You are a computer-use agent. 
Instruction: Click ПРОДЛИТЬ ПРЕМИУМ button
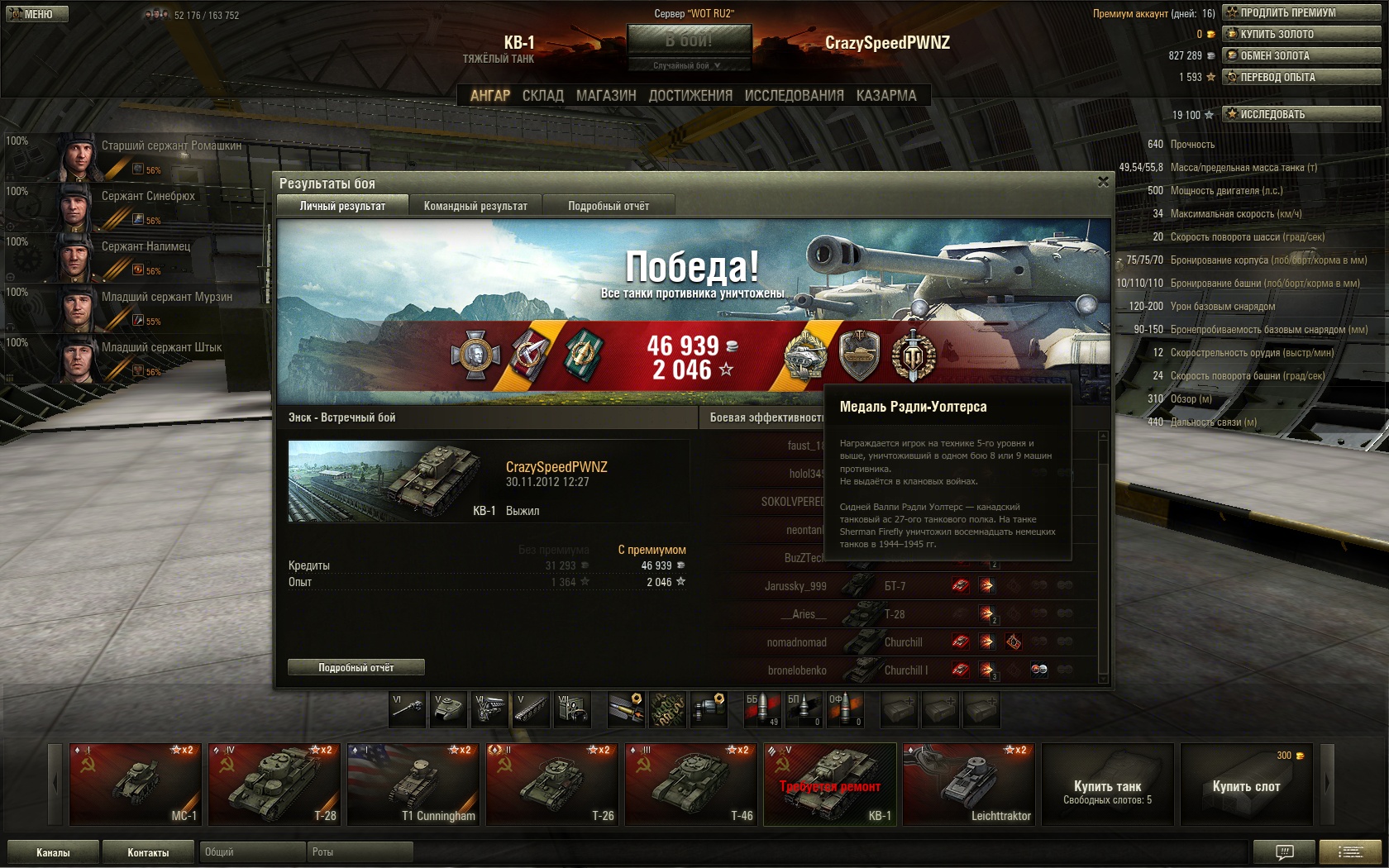(1301, 12)
